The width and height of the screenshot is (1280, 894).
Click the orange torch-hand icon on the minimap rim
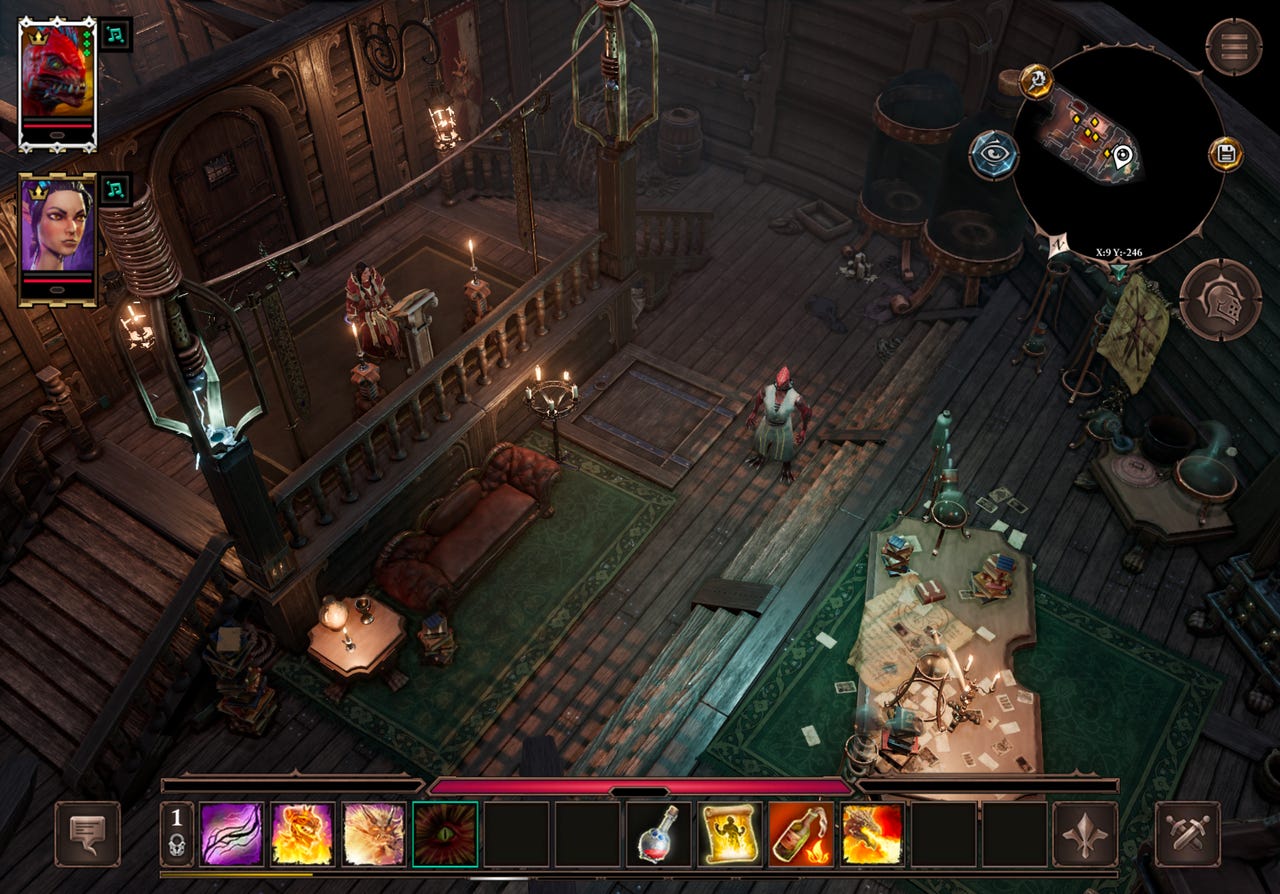coord(1034,81)
